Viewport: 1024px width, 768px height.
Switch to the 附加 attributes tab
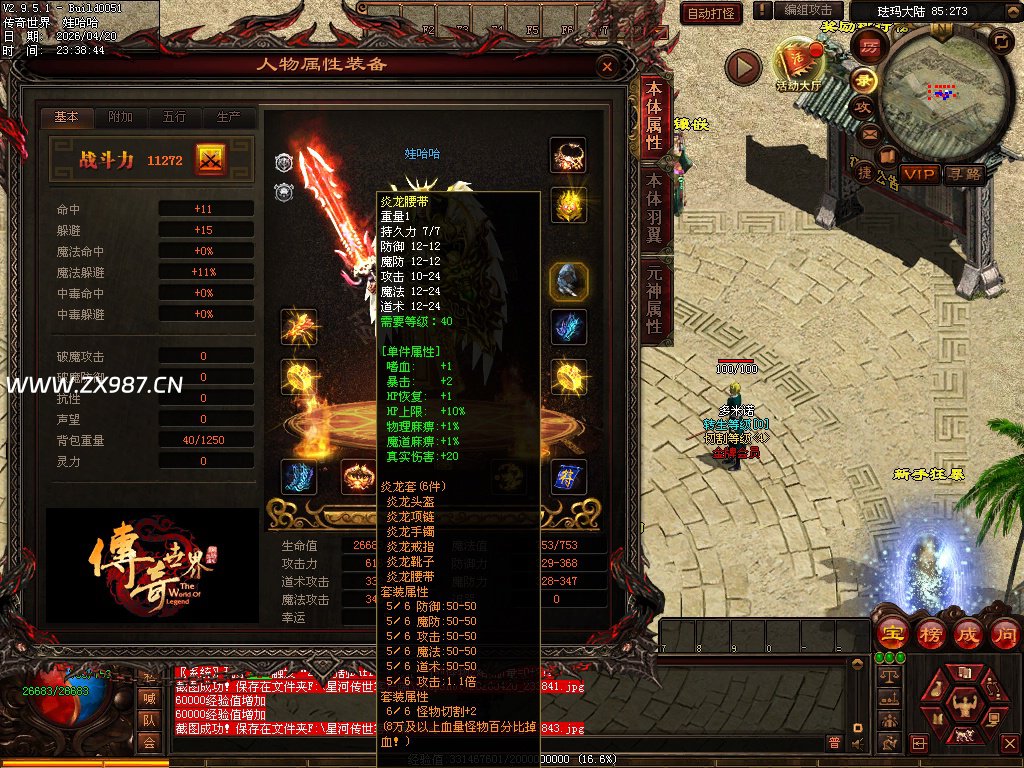pyautogui.click(x=121, y=117)
